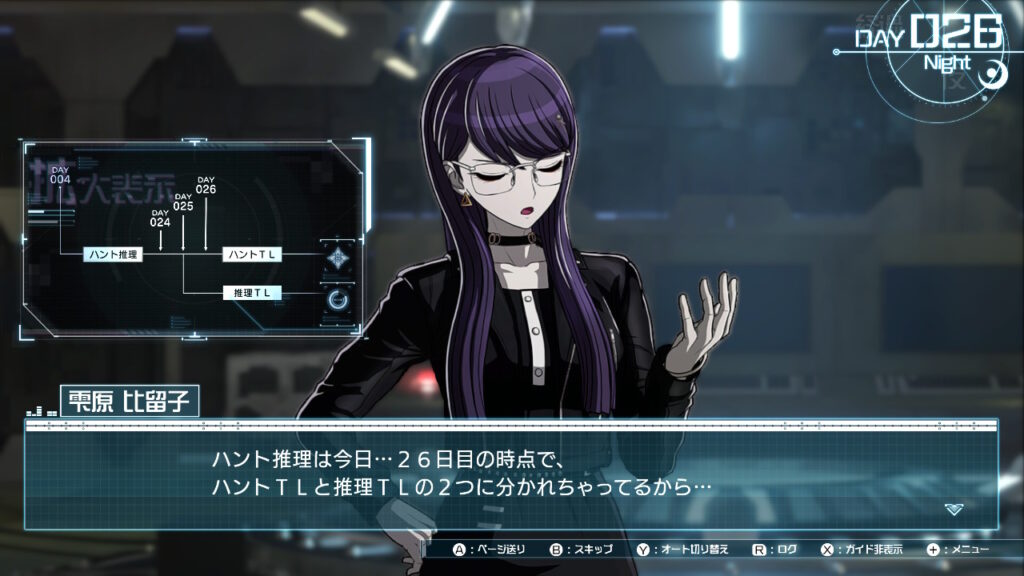Click the dialogue advance arrow
Viewport: 1024px width, 576px height.
[x=954, y=509]
